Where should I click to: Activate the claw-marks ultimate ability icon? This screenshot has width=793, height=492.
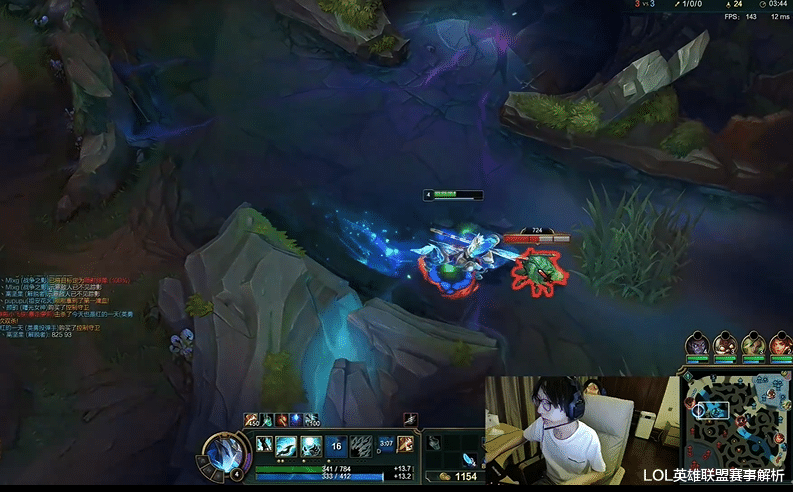(361, 447)
